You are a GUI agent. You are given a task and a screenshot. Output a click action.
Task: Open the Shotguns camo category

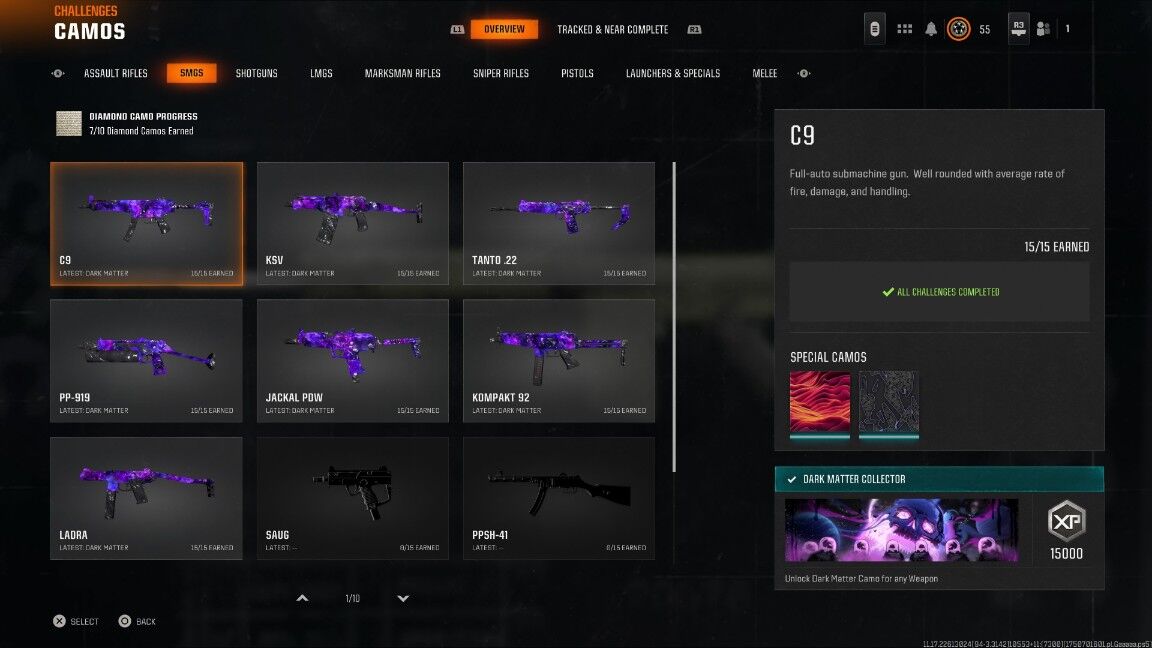point(257,73)
